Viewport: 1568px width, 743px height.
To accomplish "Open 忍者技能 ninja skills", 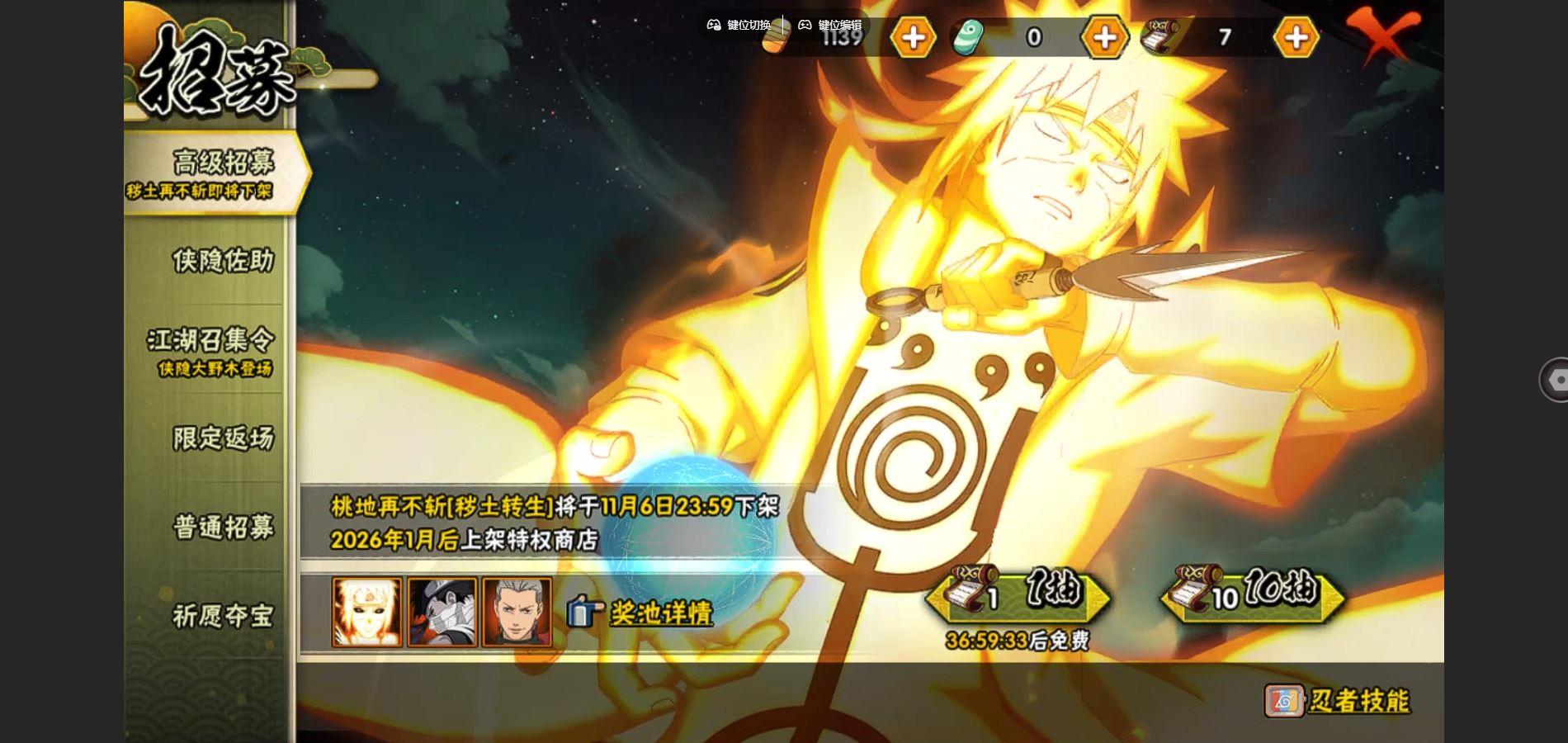I will pyautogui.click(x=1338, y=701).
